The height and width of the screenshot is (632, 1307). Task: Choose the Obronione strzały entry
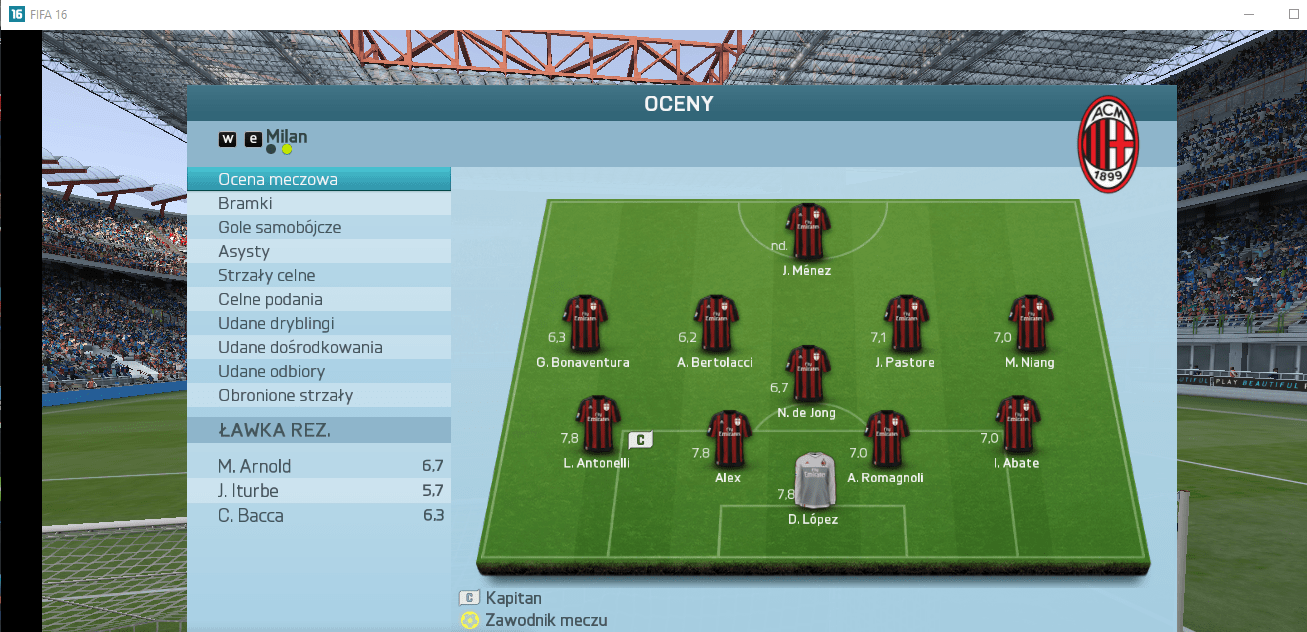(318, 396)
